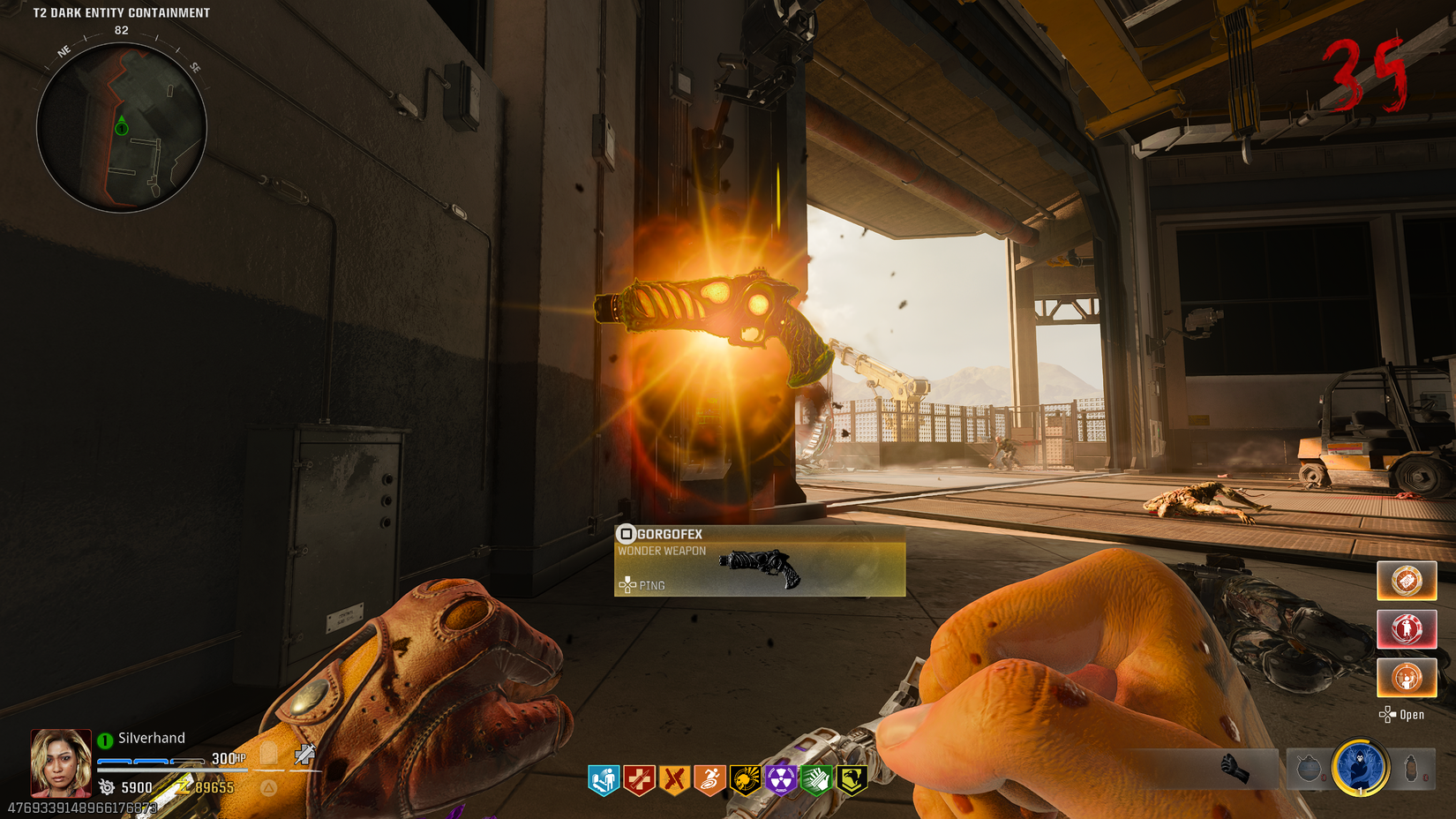Viewport: 1456px width, 819px height.
Task: Toggle the tactical equipment slot
Action: point(1411,768)
